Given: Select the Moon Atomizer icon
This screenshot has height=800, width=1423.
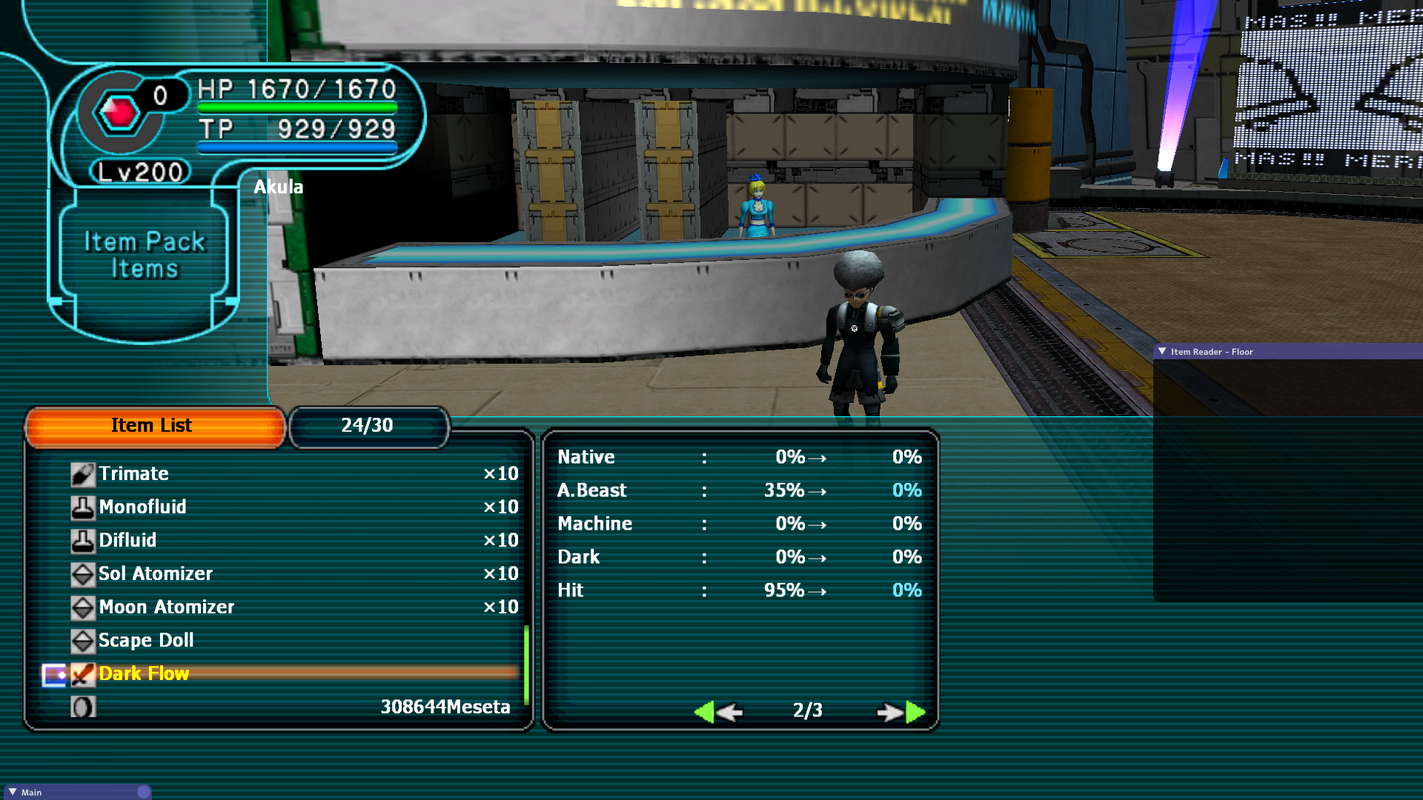Looking at the screenshot, I should tap(83, 607).
